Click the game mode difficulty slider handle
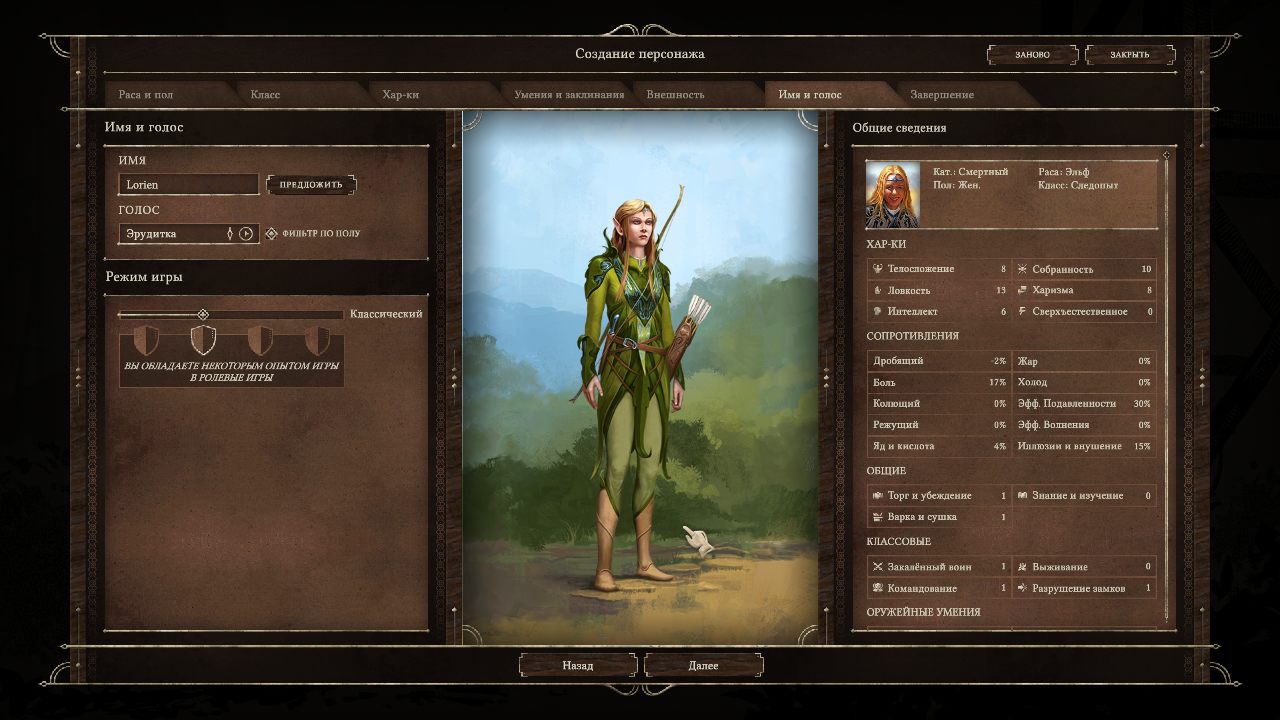Image resolution: width=1280 pixels, height=720 pixels. (203, 314)
